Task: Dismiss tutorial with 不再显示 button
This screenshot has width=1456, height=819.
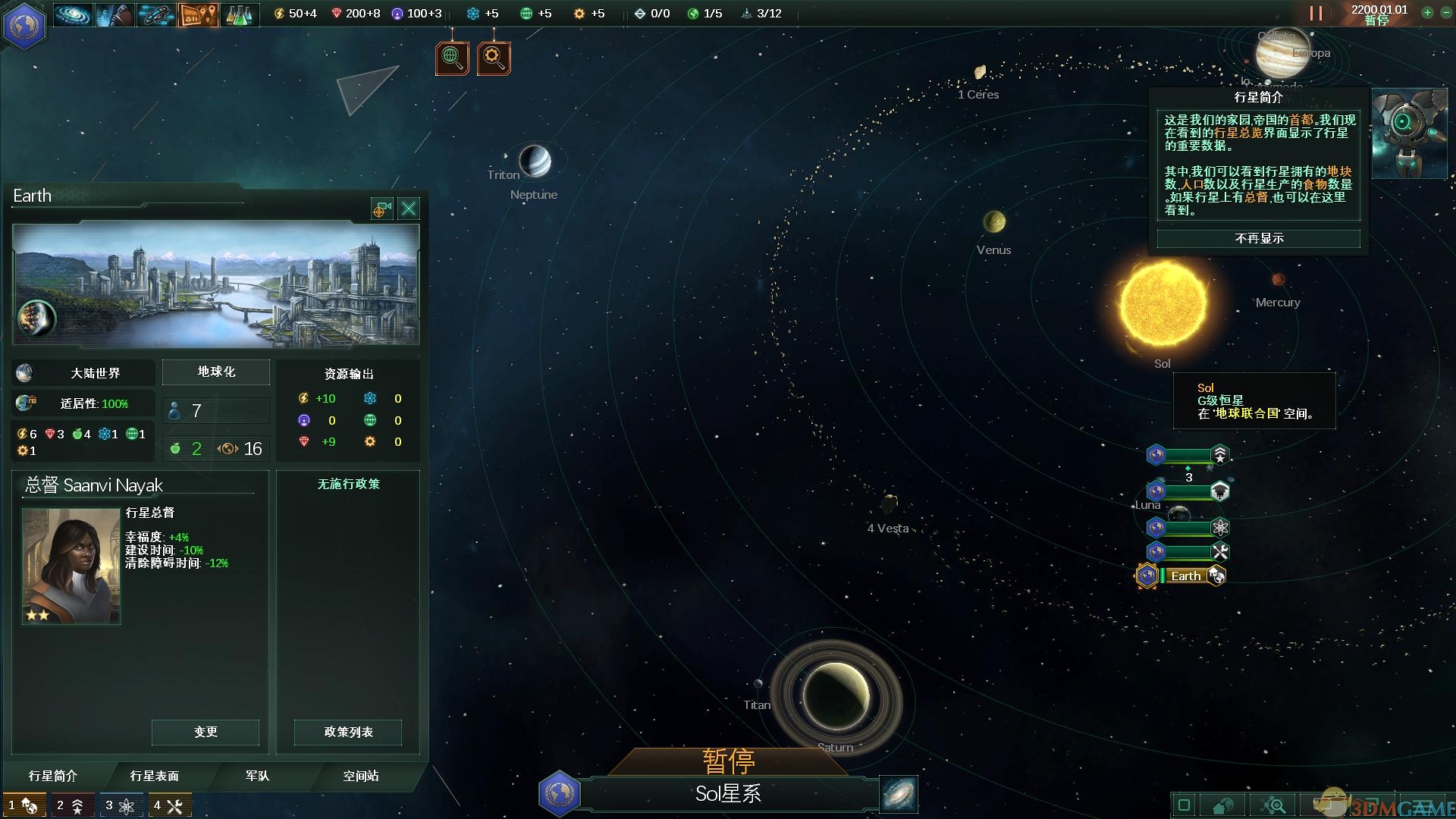Action: 1259,239
